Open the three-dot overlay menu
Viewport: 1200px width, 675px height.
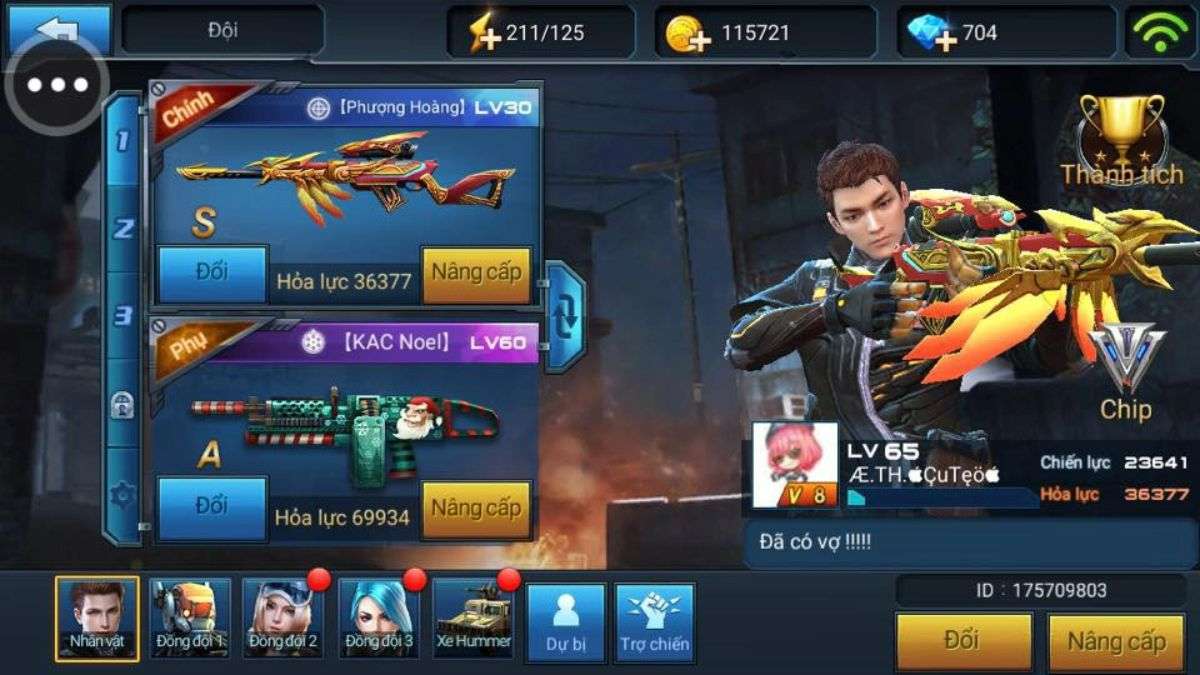57,85
